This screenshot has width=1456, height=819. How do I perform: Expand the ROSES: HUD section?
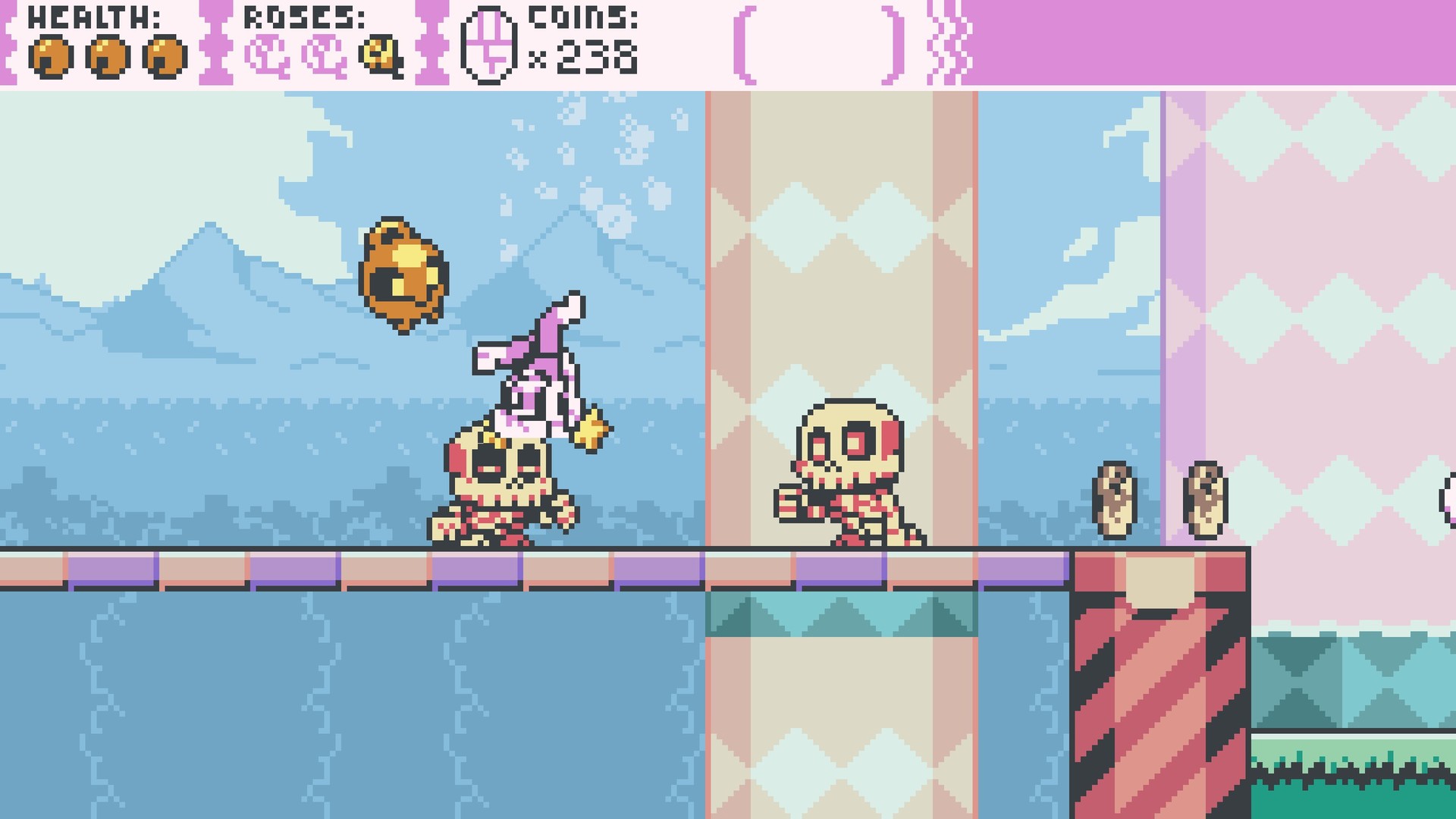[303, 17]
